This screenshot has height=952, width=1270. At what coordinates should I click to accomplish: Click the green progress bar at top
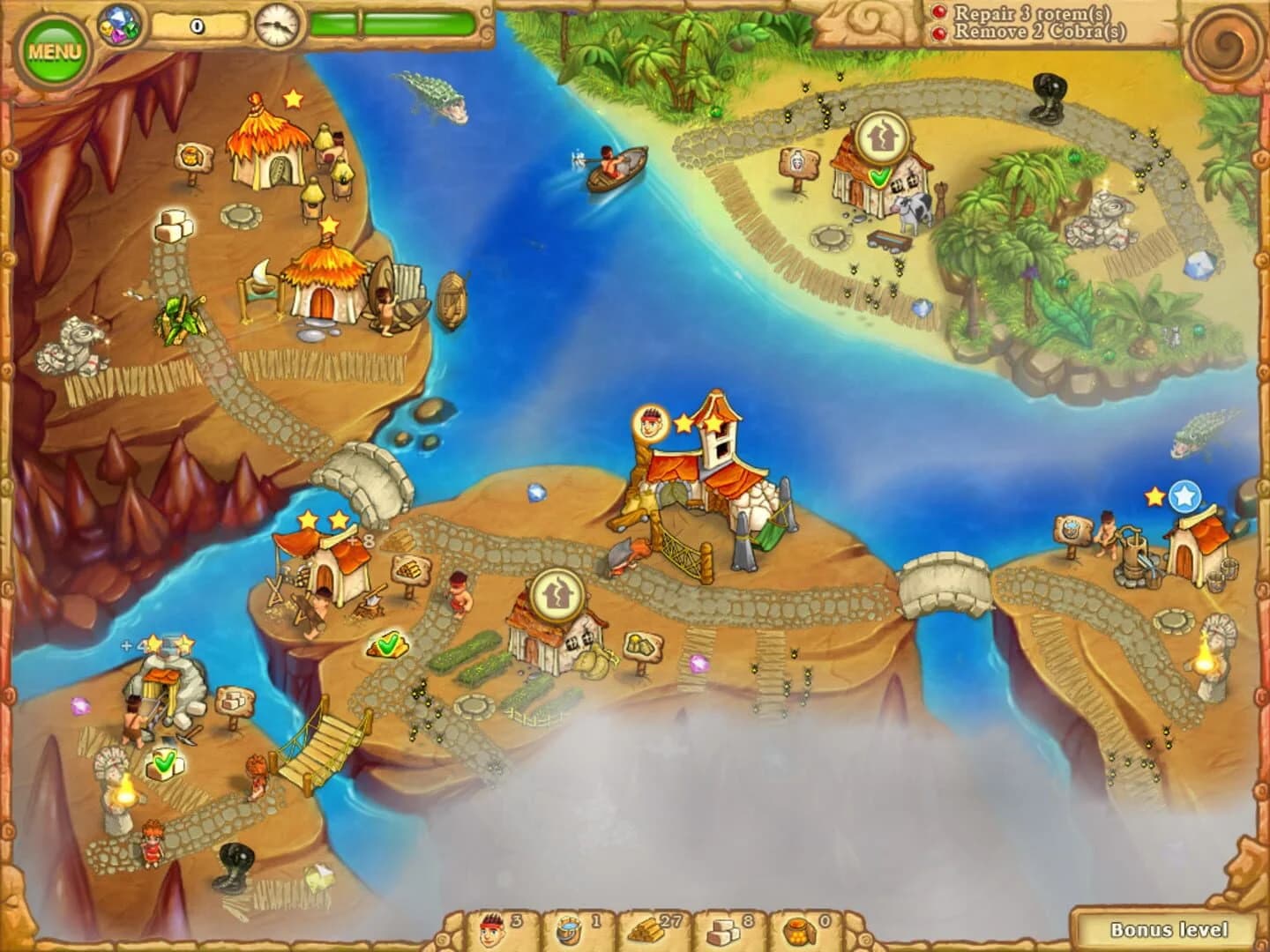tap(394, 24)
